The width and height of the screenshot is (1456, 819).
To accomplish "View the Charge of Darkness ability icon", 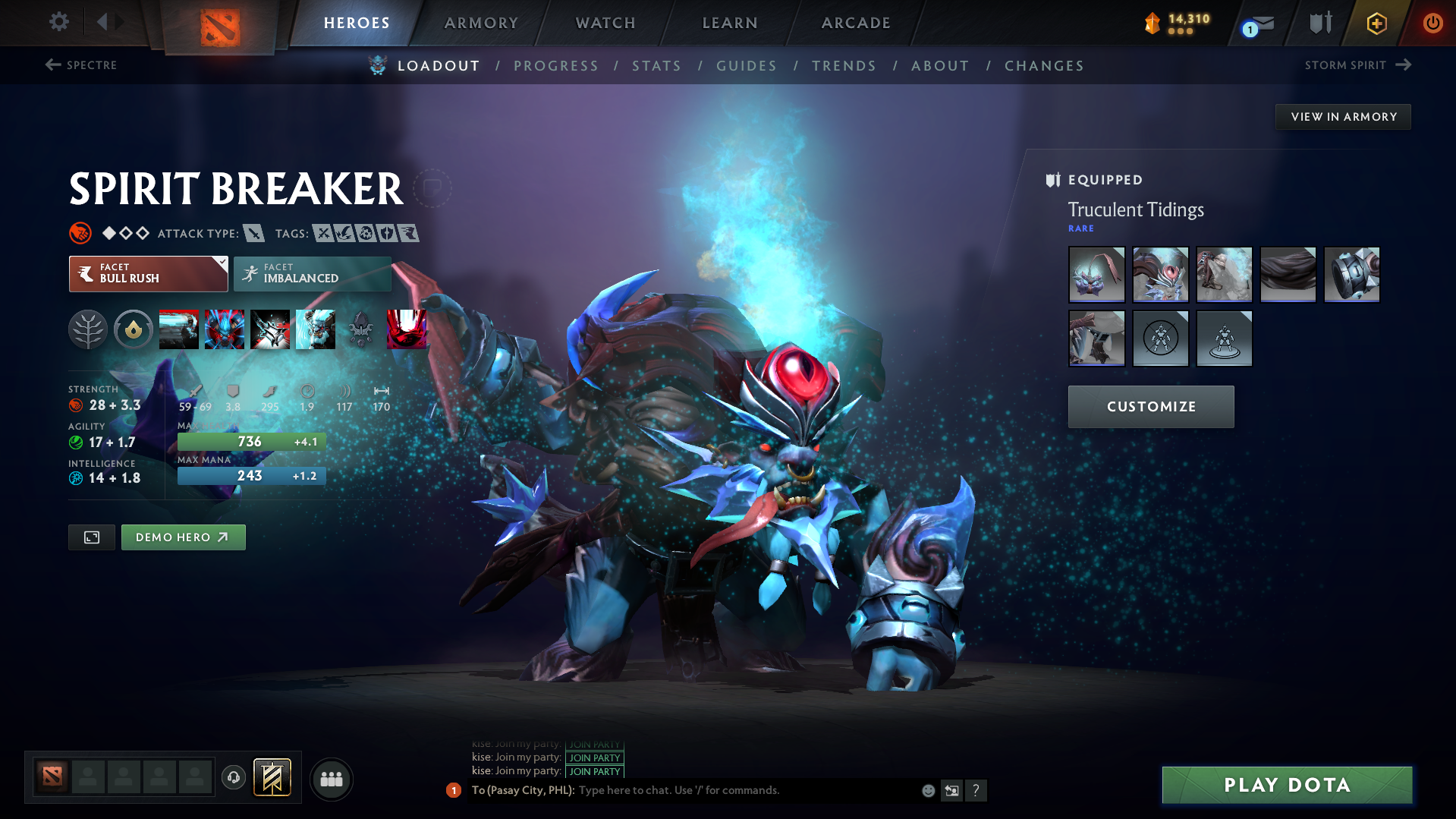I will 179,329.
